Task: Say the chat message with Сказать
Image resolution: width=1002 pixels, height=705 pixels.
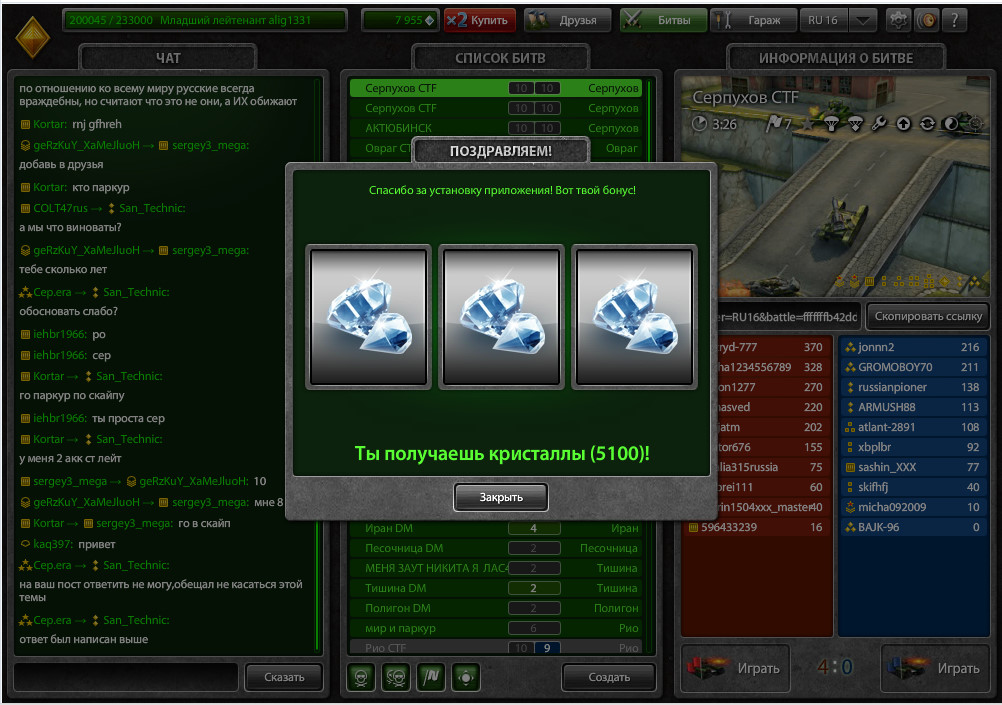Action: (284, 677)
